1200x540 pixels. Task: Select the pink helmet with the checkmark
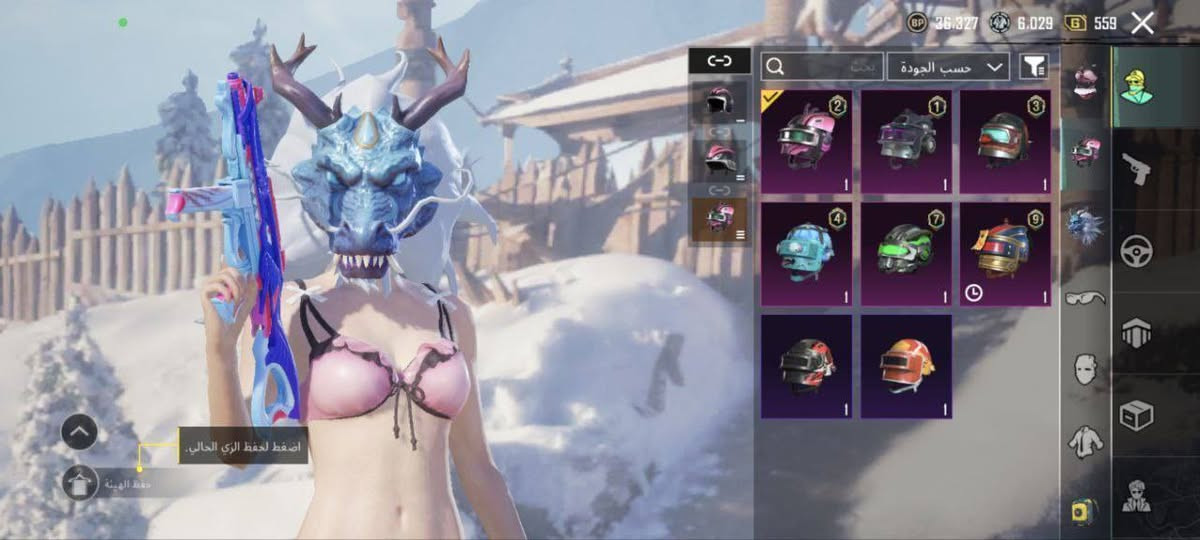pos(806,142)
